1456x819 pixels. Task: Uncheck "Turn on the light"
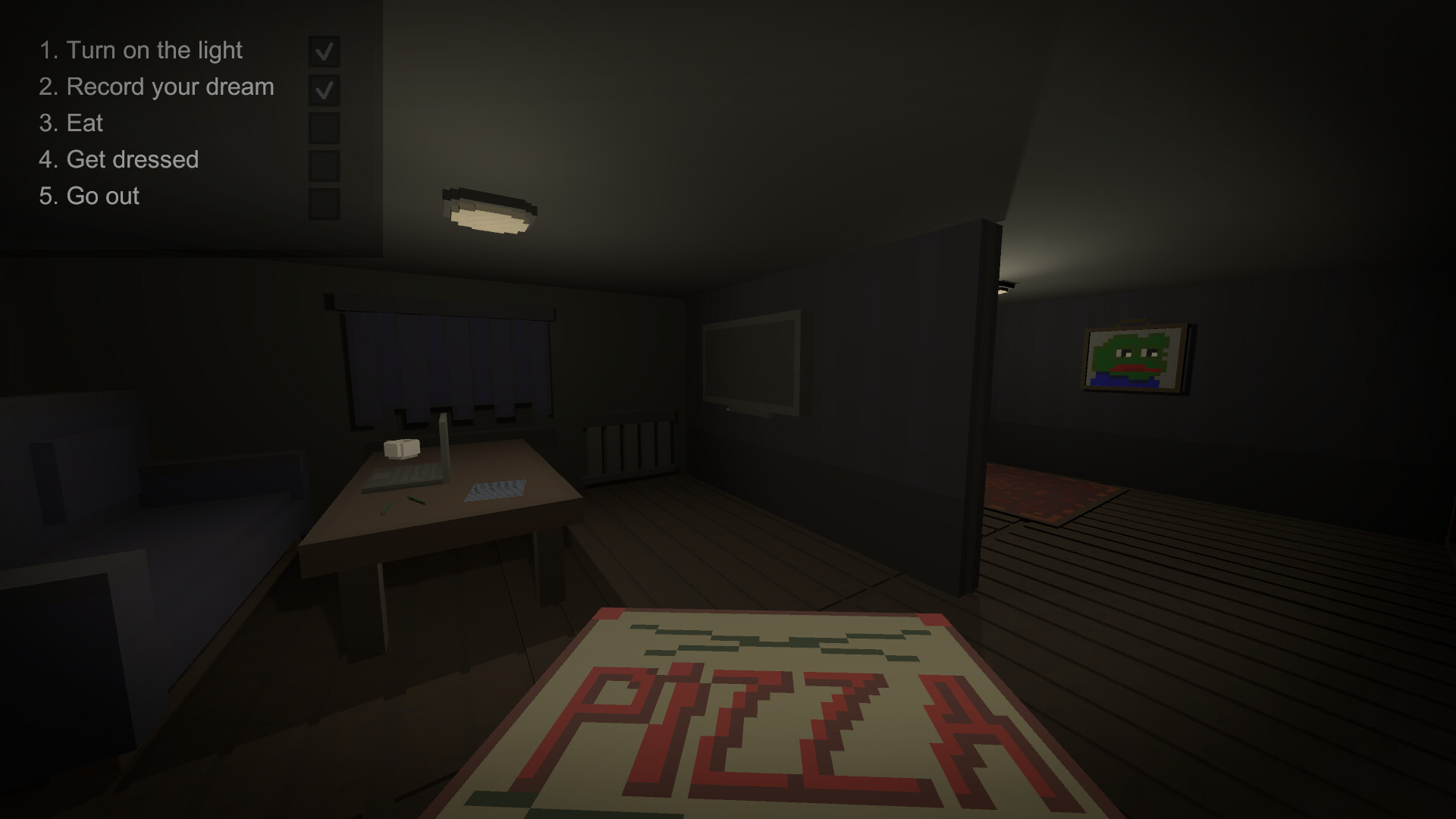click(x=325, y=52)
